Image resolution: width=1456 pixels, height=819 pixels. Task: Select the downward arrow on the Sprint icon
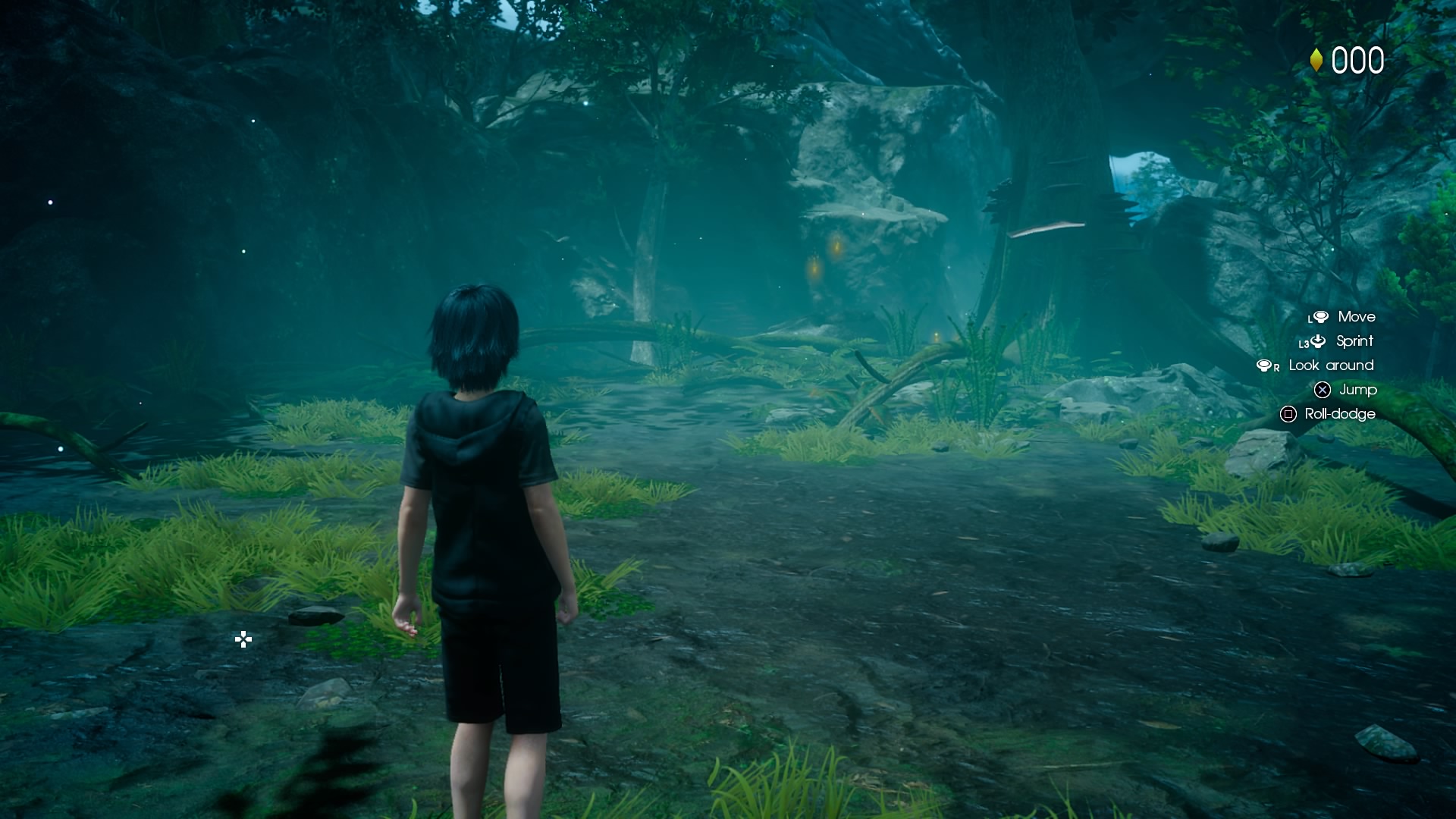(x=1318, y=340)
